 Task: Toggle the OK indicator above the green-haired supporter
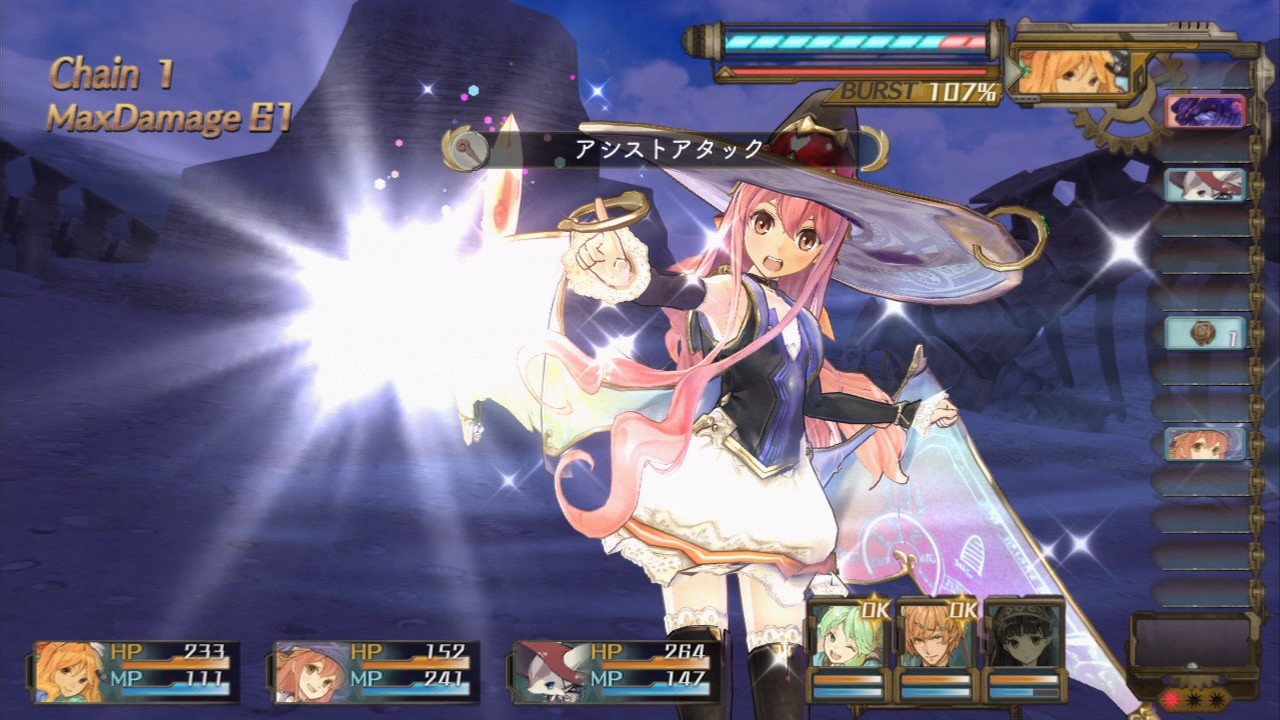[x=876, y=610]
